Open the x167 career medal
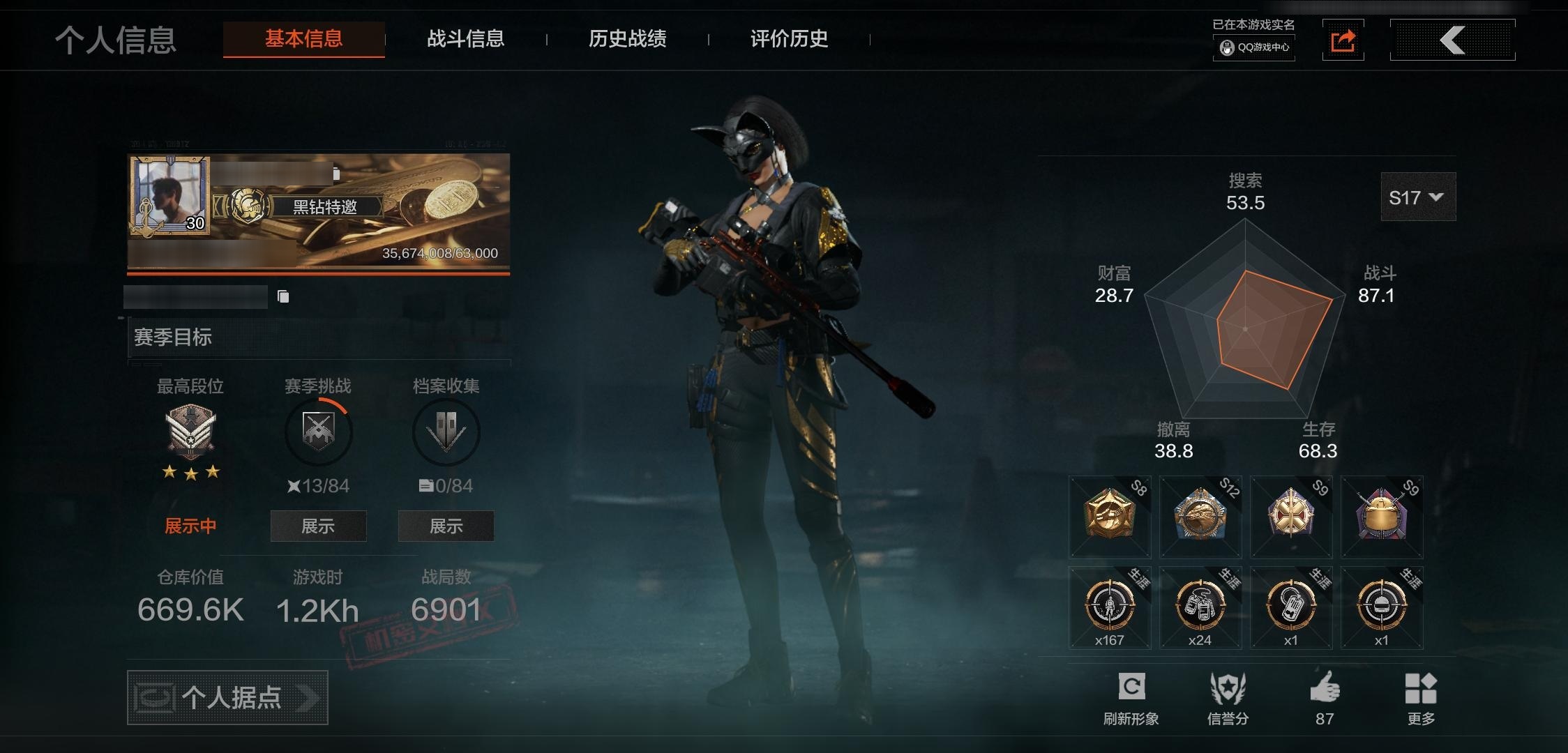The width and height of the screenshot is (1568, 753). pos(1110,608)
